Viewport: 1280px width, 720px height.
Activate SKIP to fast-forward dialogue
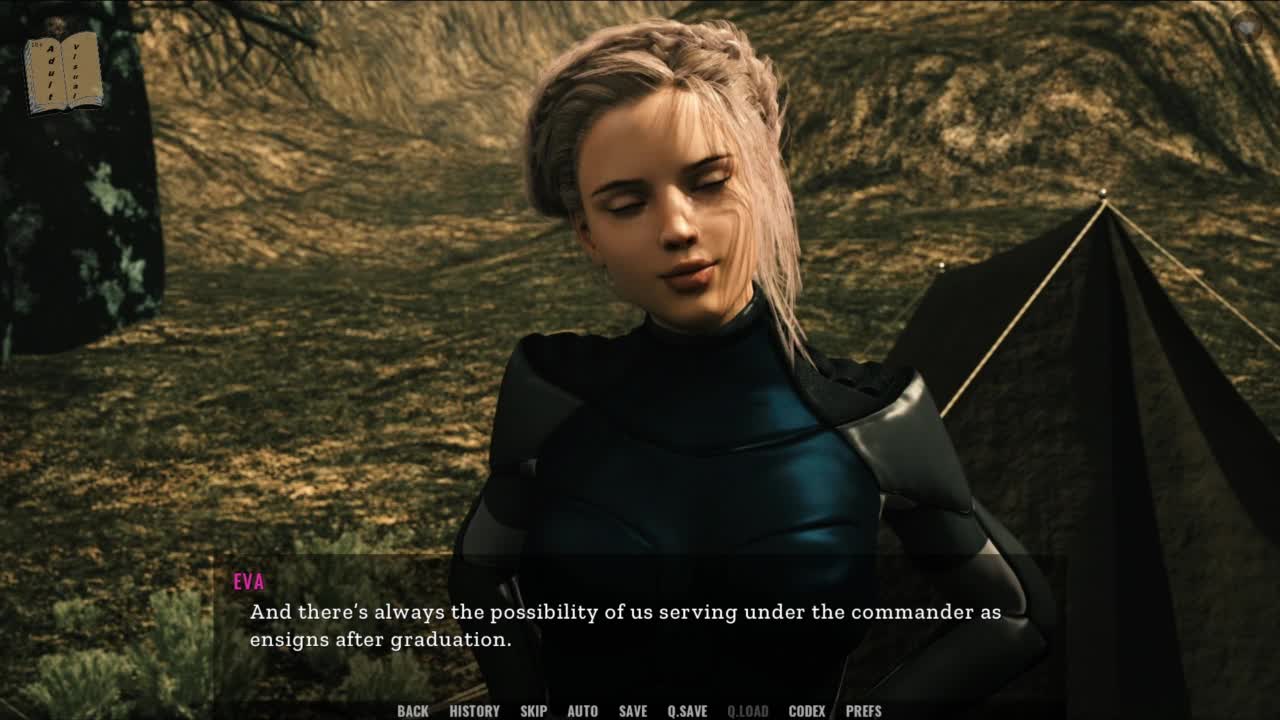click(533, 711)
